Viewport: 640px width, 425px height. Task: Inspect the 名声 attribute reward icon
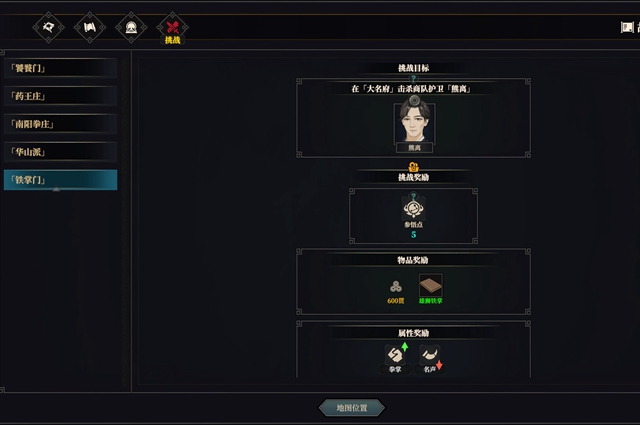[x=430, y=356]
